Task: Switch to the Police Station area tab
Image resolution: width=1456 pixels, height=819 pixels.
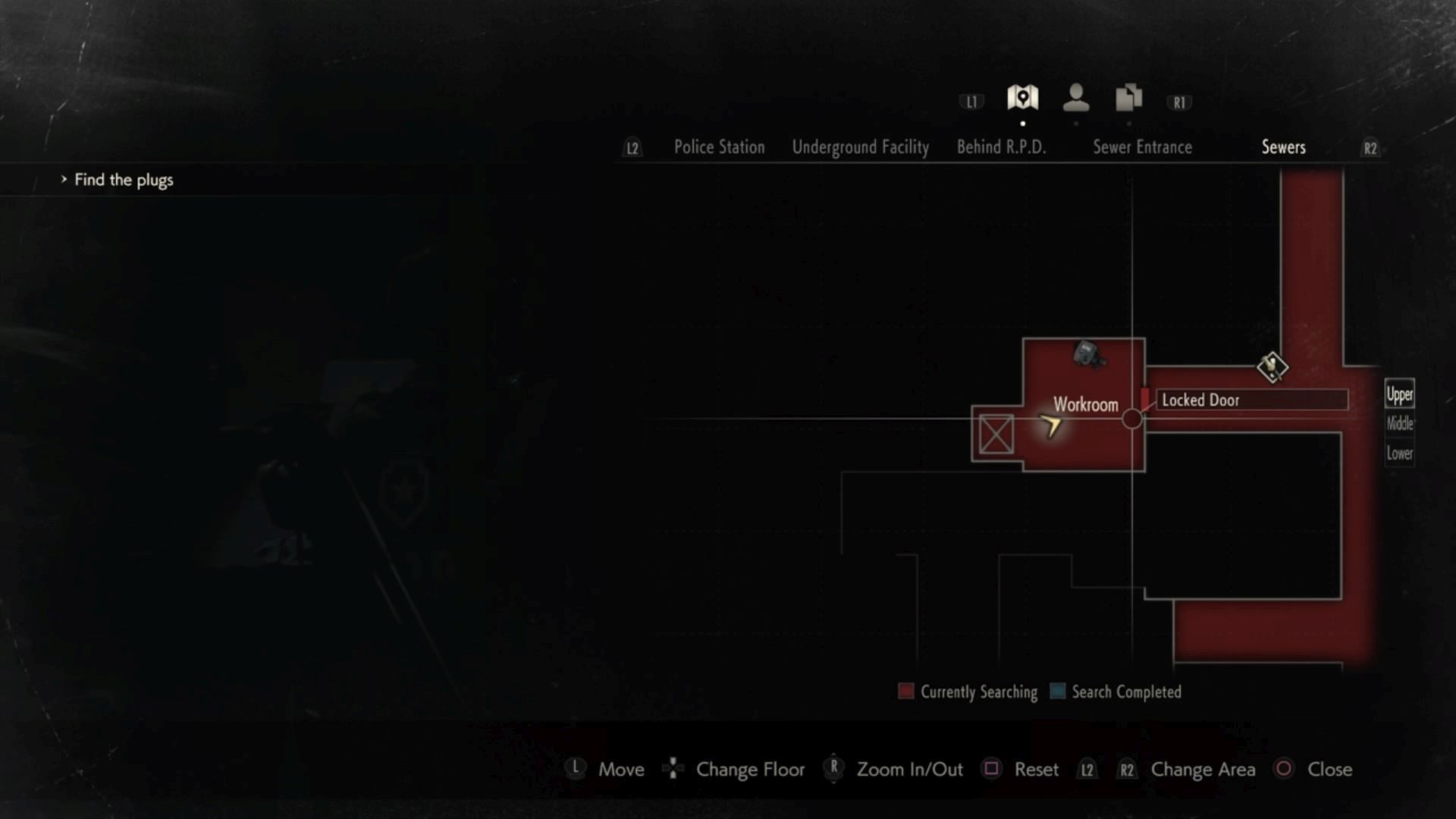Action: click(x=719, y=147)
